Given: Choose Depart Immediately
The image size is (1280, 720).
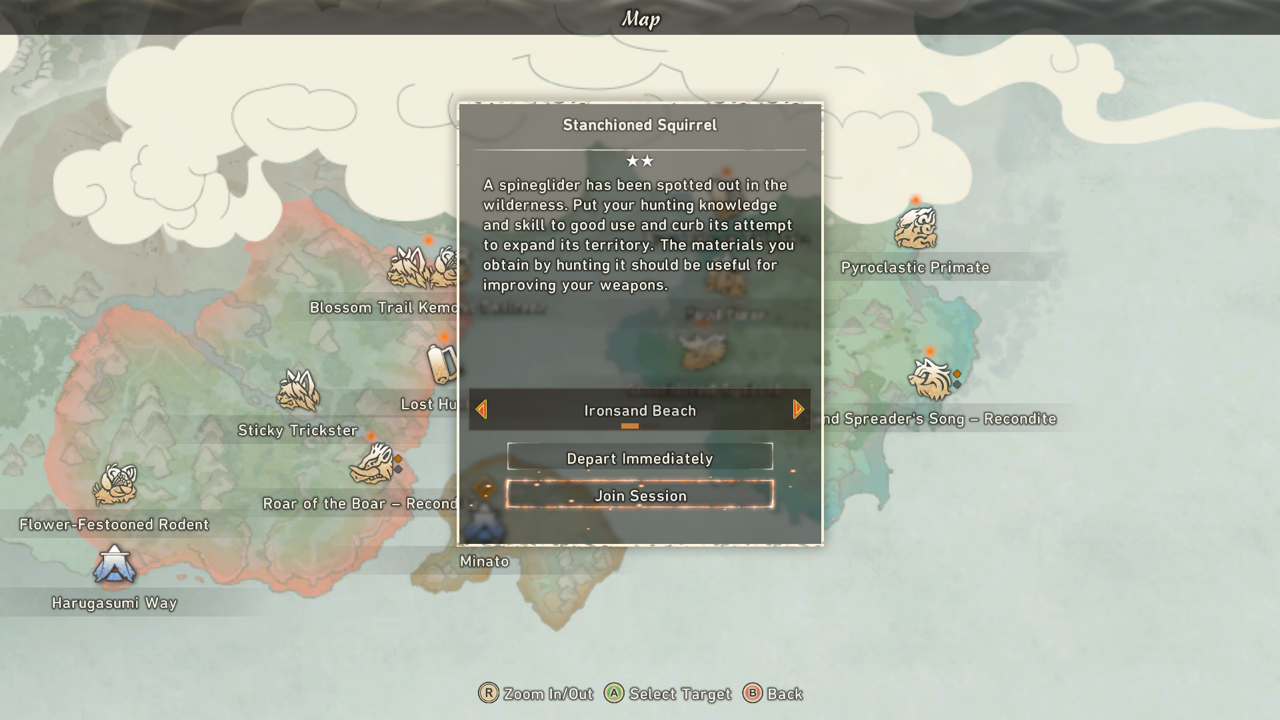Looking at the screenshot, I should [640, 458].
